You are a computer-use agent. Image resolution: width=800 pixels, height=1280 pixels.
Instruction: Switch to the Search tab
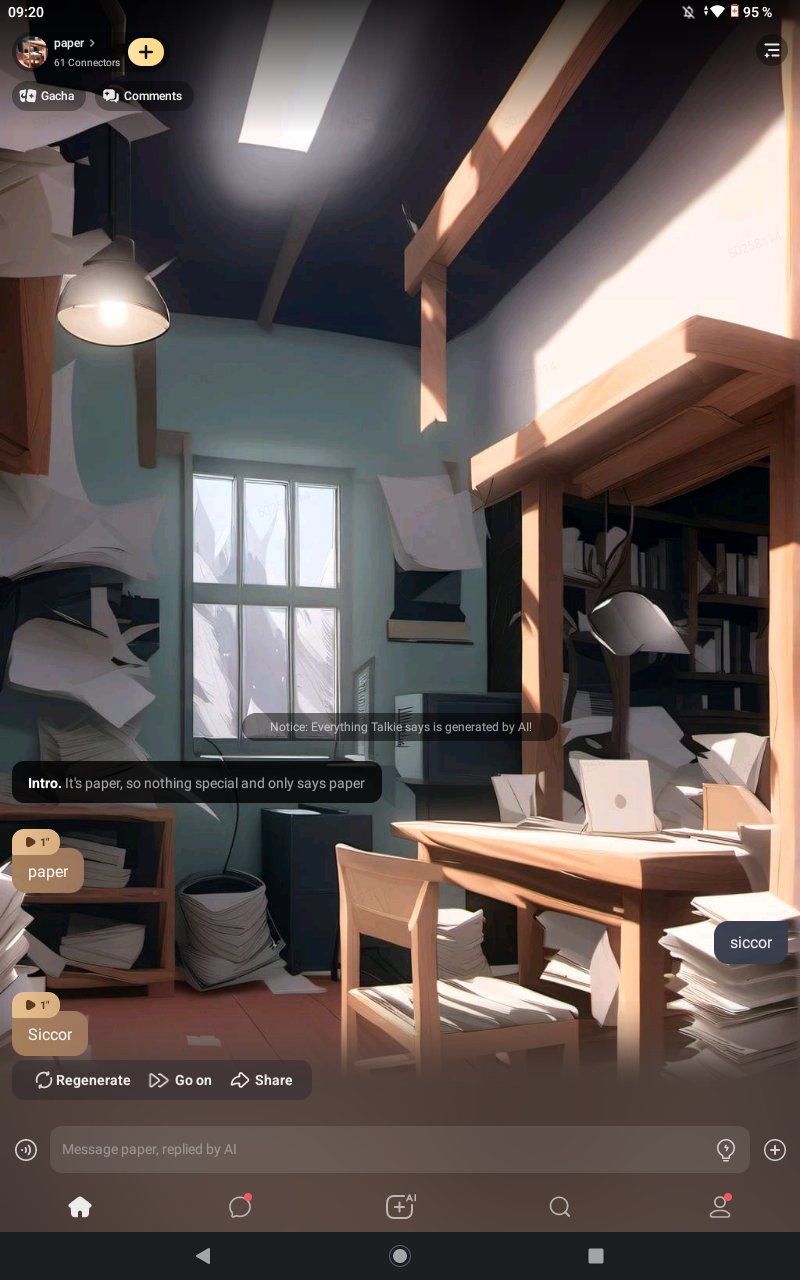click(560, 1207)
